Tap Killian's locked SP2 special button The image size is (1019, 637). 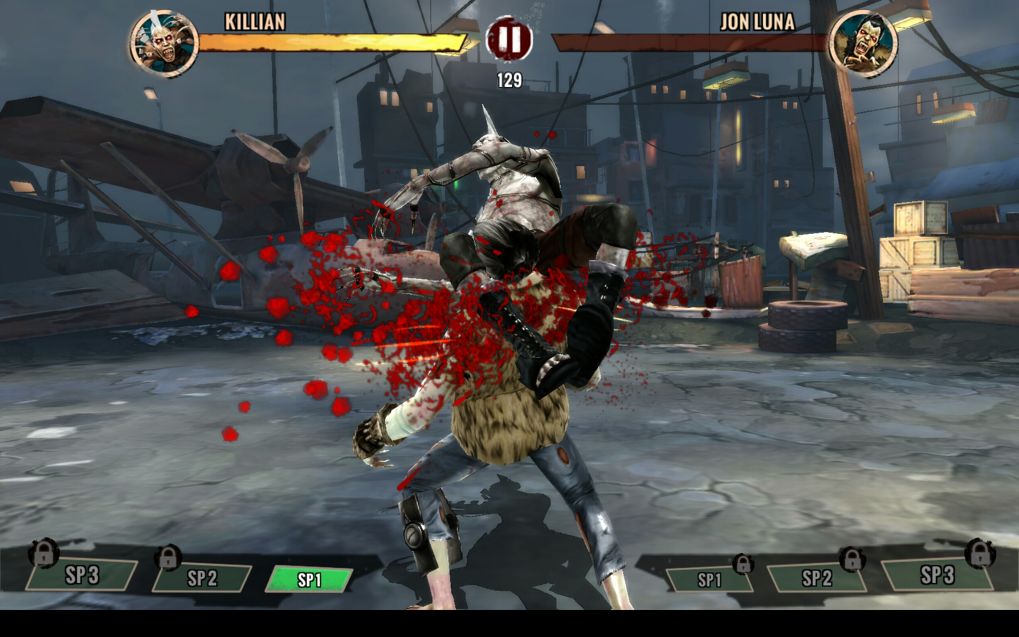pyautogui.click(x=202, y=577)
